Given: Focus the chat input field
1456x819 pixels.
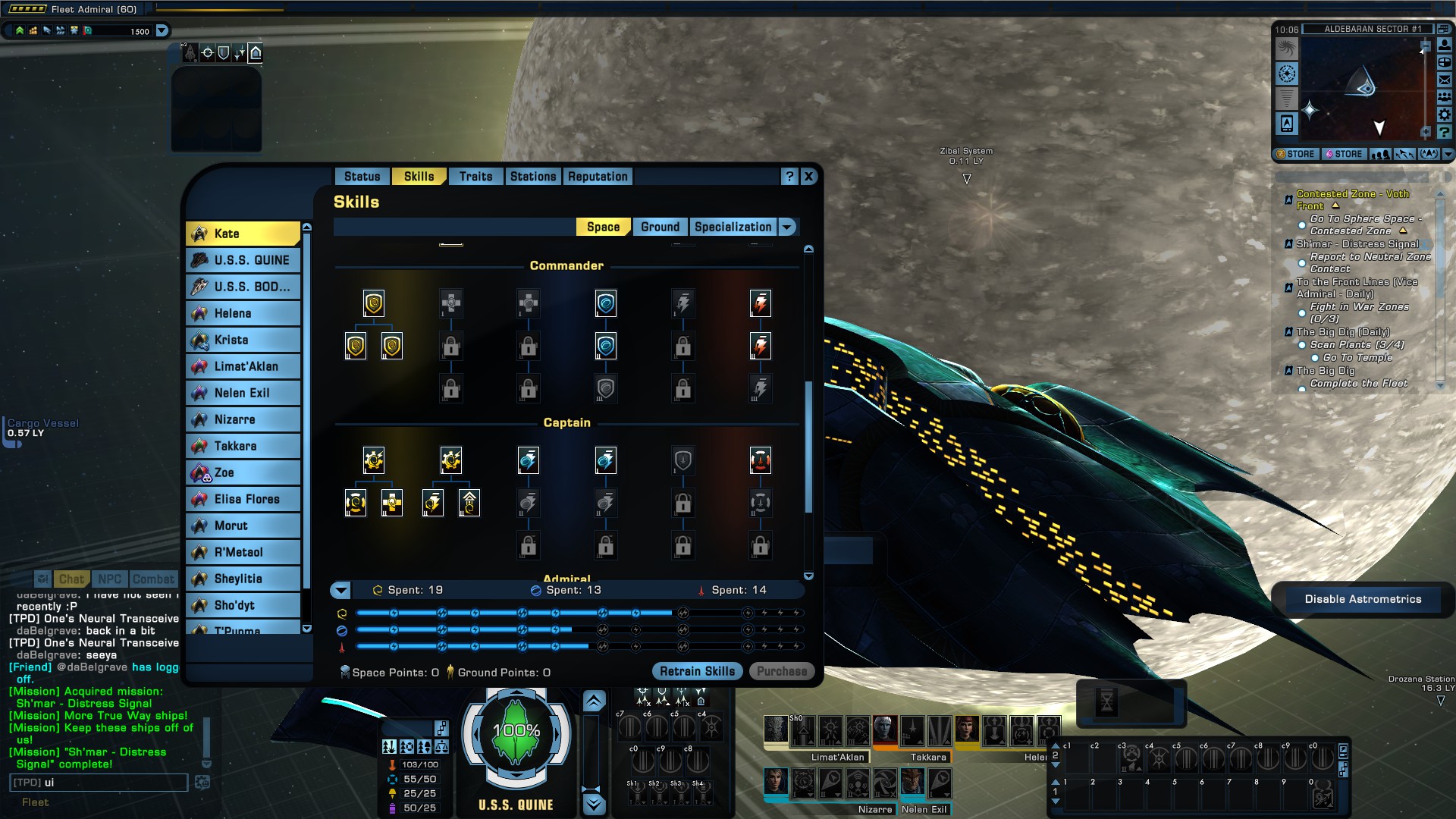Looking at the screenshot, I should [x=99, y=783].
